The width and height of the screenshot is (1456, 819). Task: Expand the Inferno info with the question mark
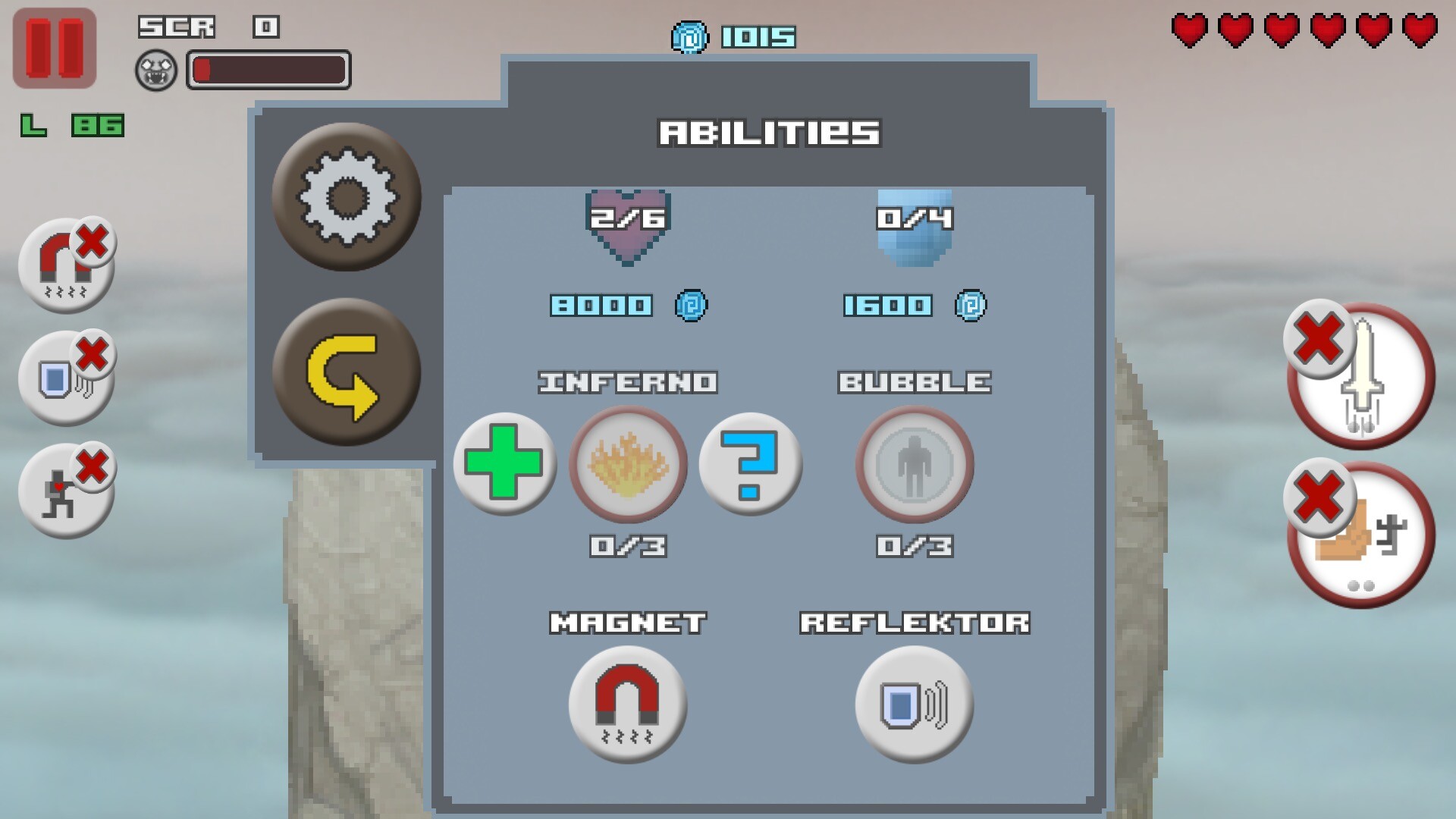751,466
